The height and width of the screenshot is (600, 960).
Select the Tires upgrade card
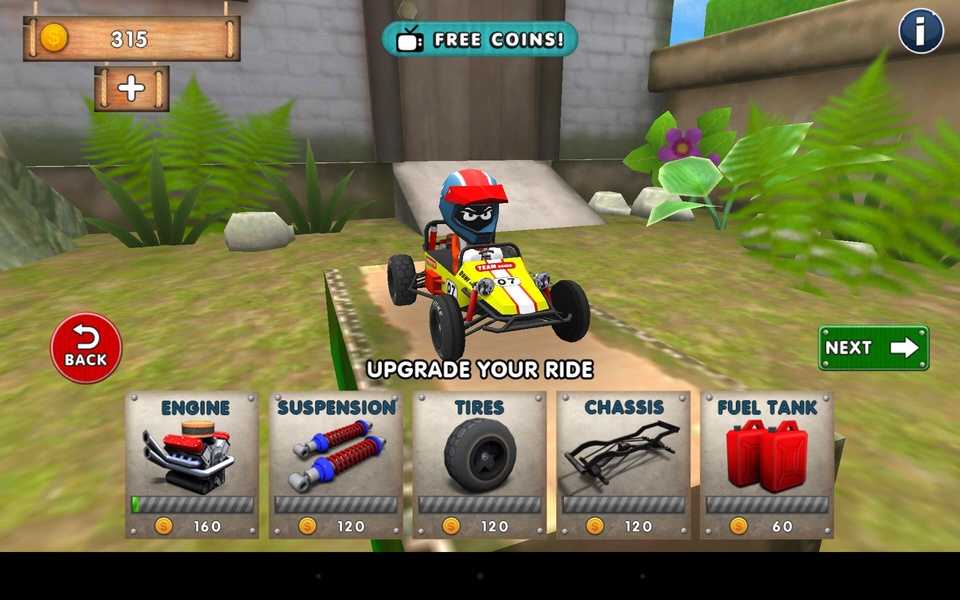pos(480,465)
